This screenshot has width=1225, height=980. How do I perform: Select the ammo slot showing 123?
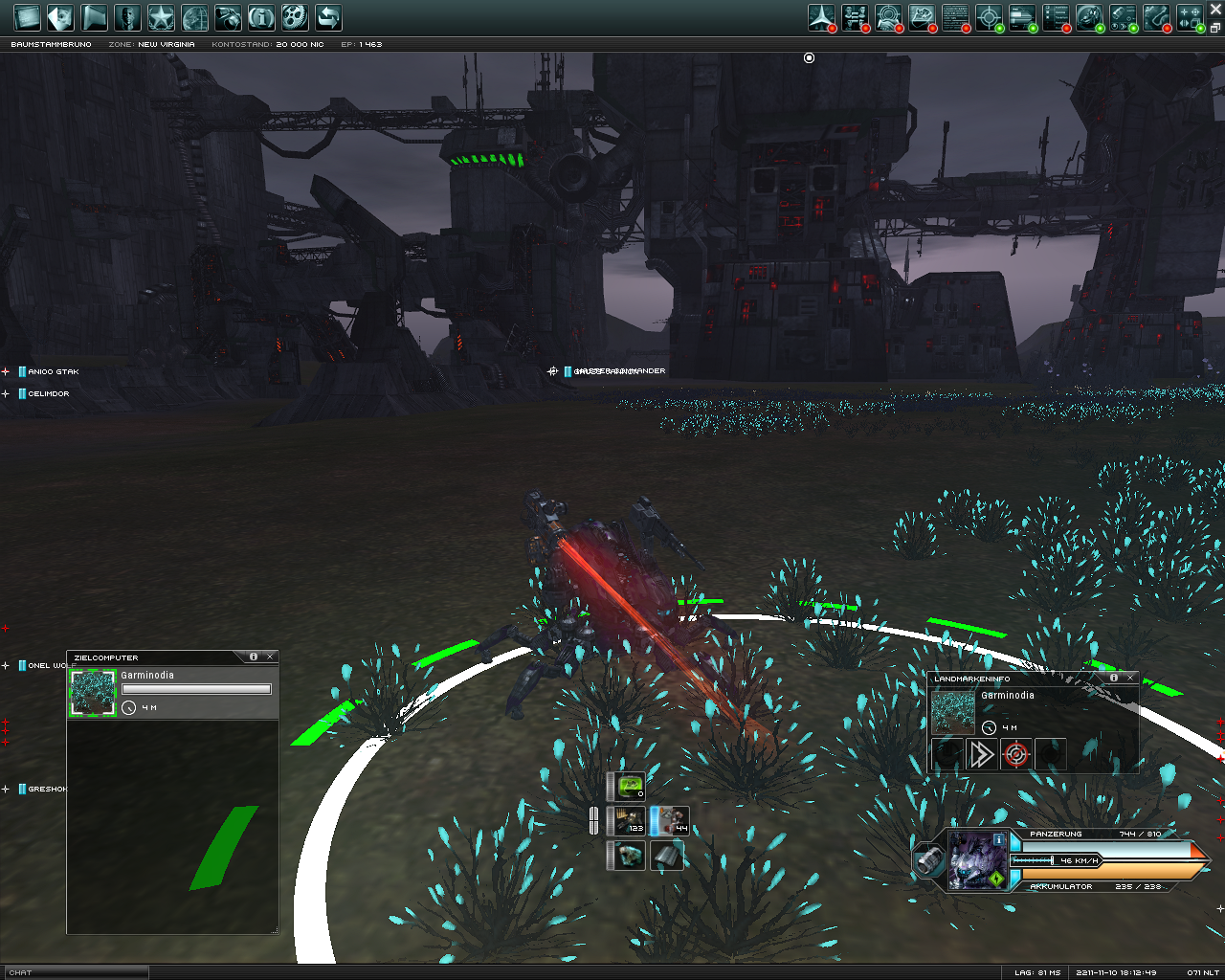coord(630,821)
